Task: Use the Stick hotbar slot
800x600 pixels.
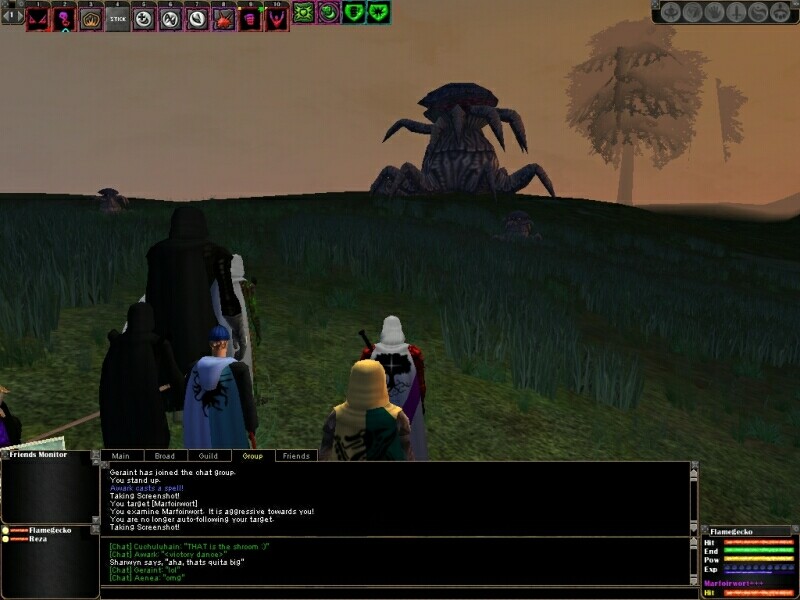Action: [118, 18]
